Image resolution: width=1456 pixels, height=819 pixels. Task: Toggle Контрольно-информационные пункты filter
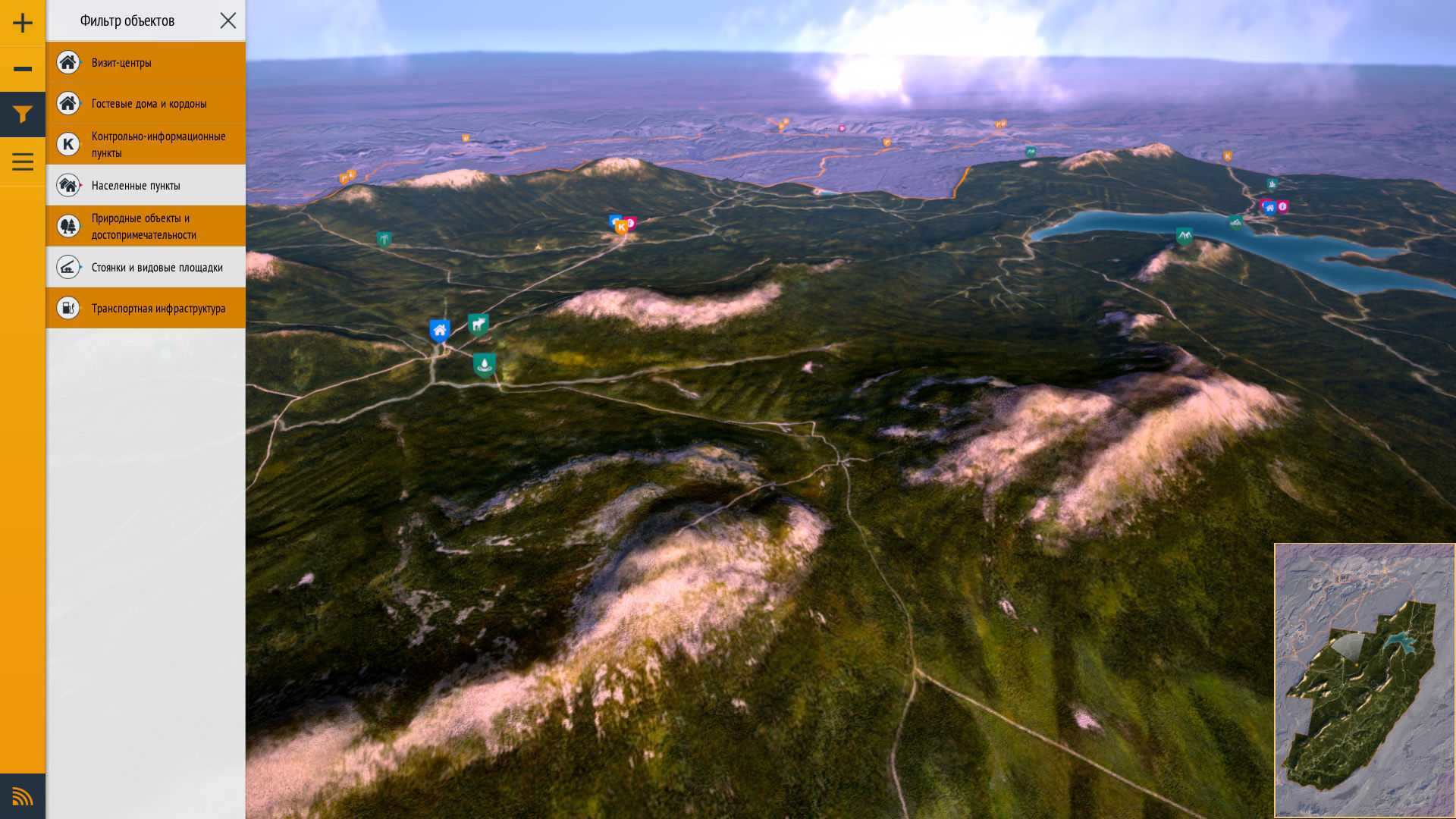(x=146, y=144)
